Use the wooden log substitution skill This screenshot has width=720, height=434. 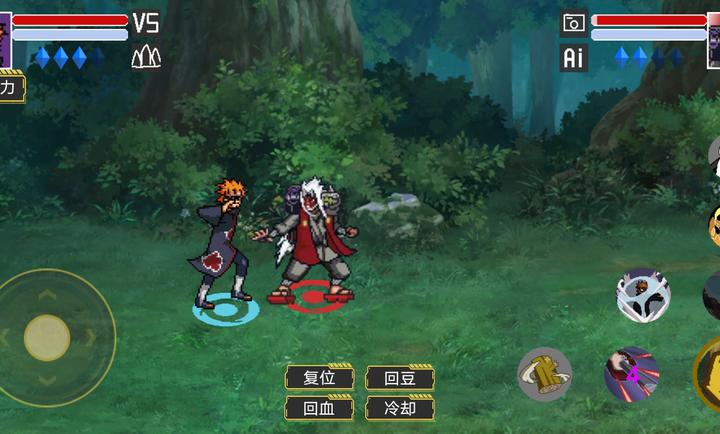point(544,374)
